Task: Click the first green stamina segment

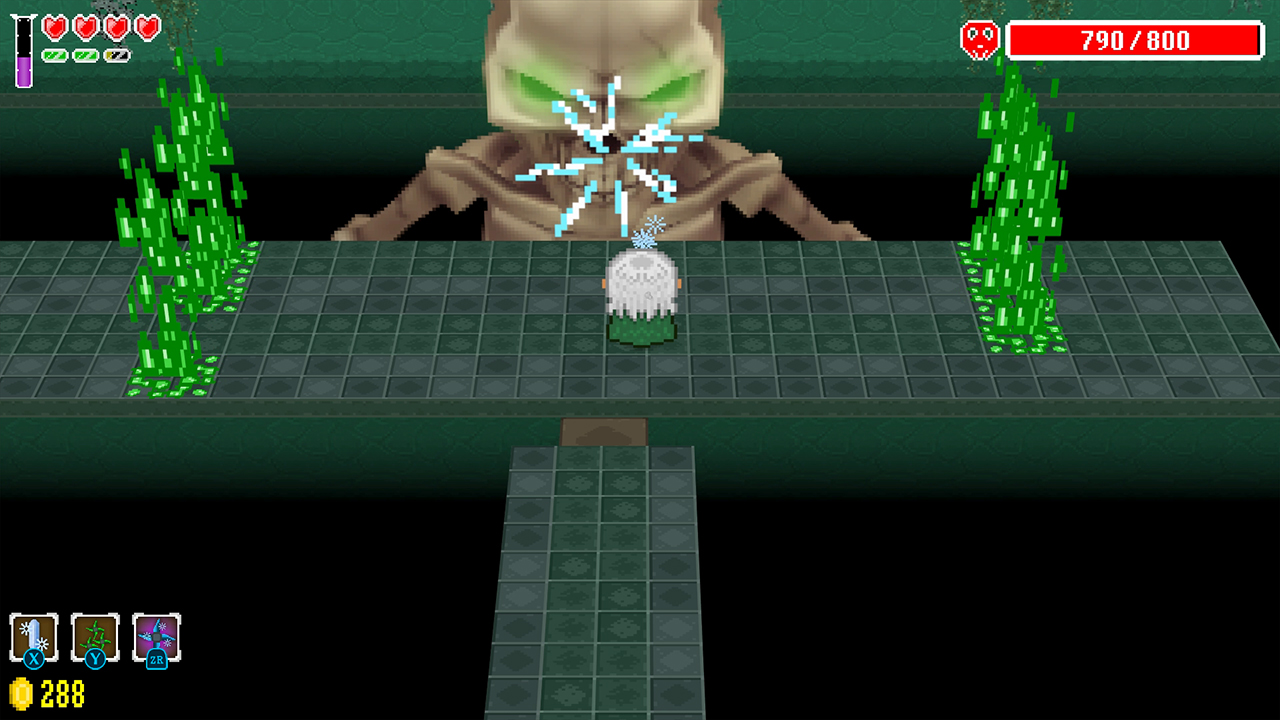Action: 56,56
